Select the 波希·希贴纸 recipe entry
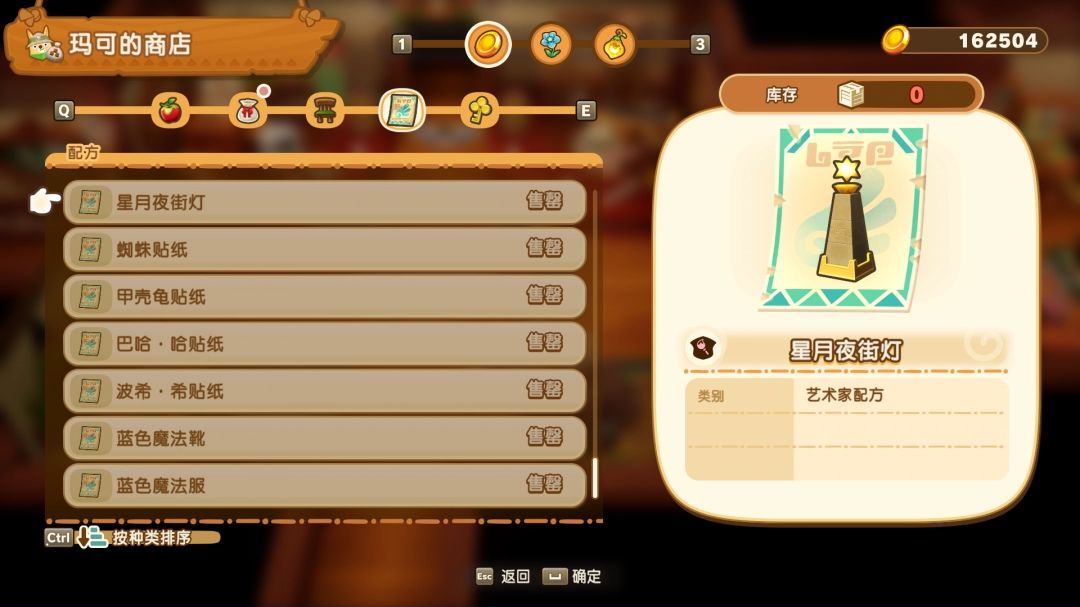The height and width of the screenshot is (607, 1080). tap(324, 390)
